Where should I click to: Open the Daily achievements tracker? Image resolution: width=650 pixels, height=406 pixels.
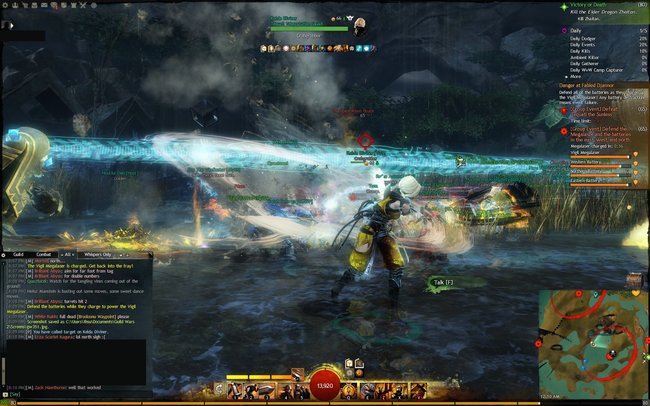(577, 31)
